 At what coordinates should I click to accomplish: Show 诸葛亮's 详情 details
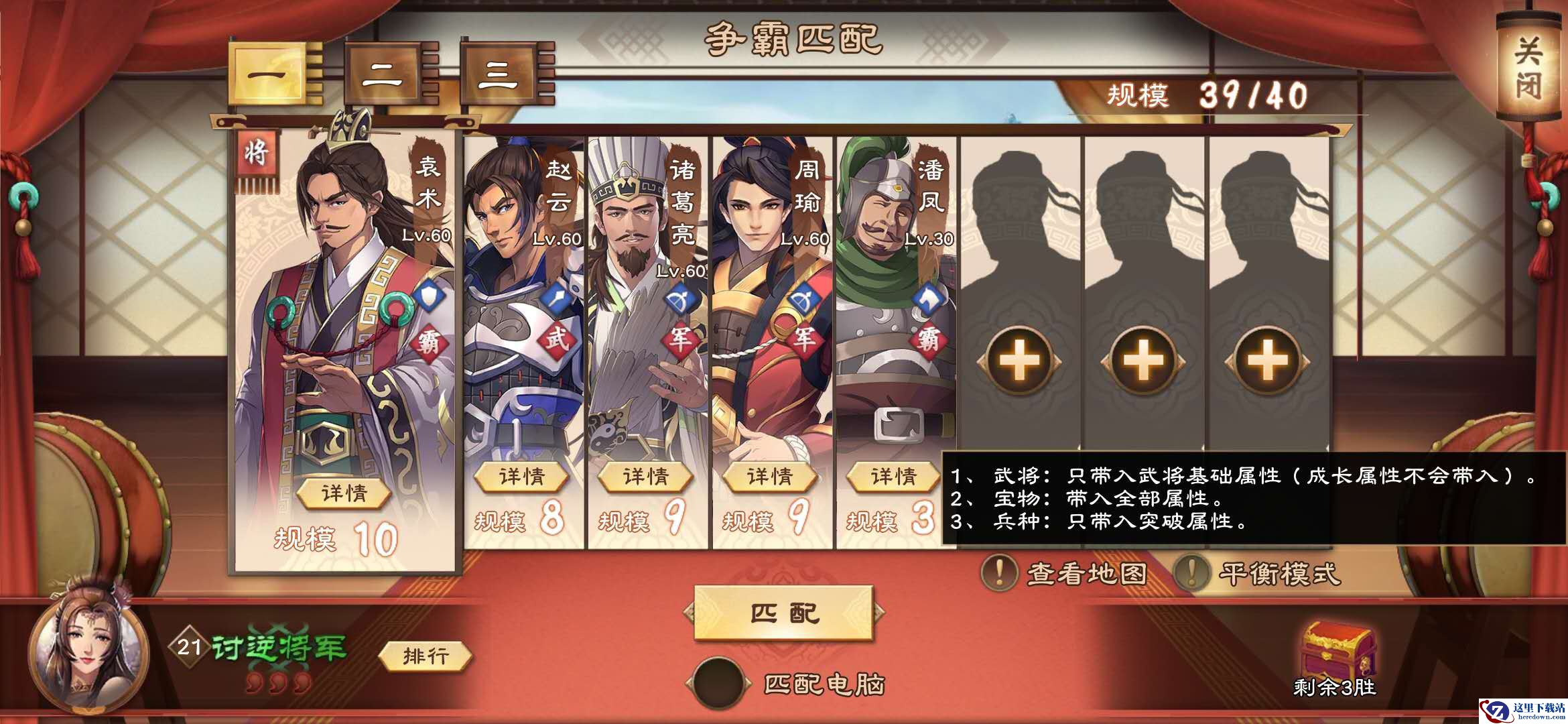(x=645, y=477)
